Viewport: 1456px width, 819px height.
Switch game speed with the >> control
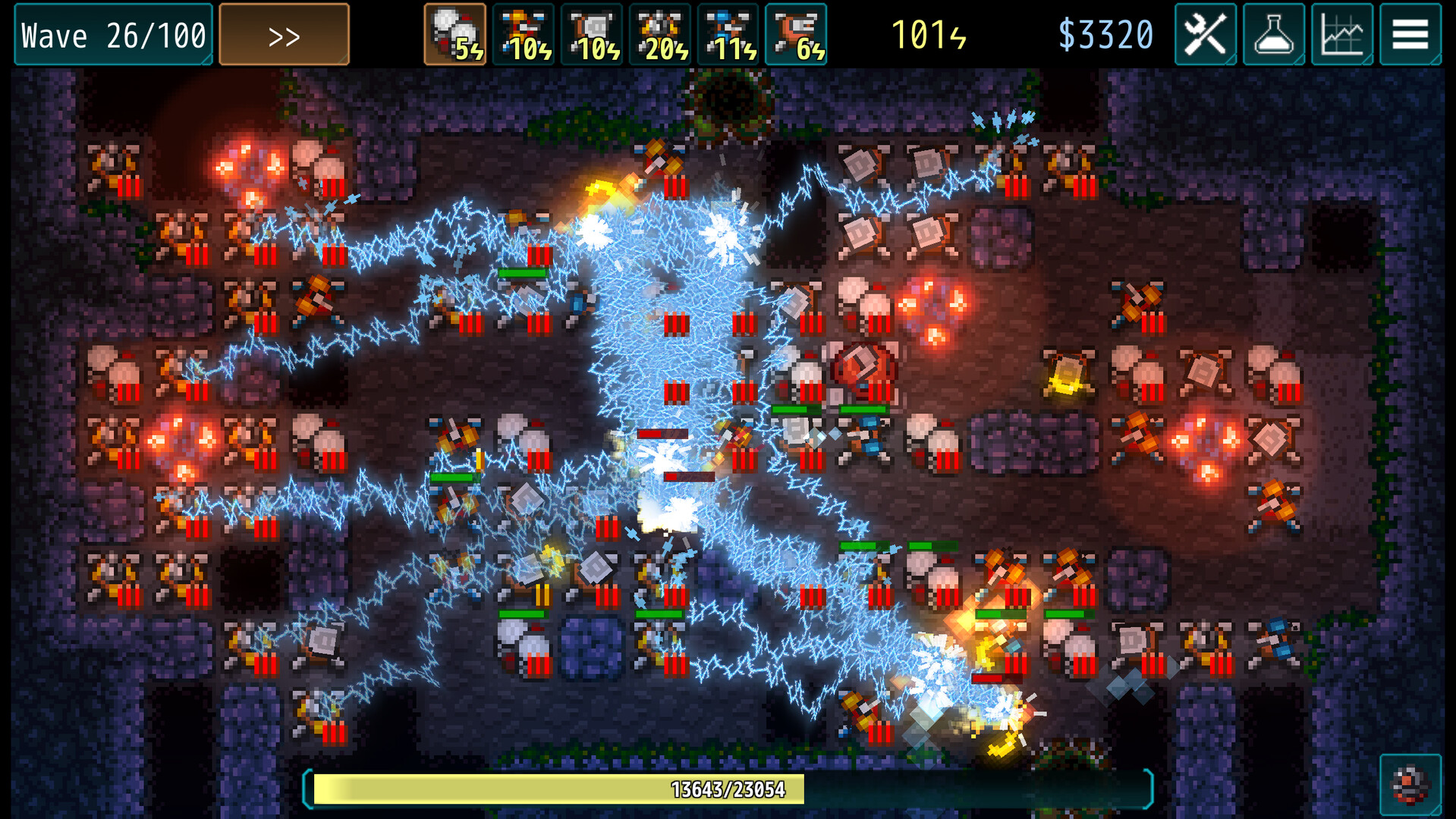[x=284, y=34]
